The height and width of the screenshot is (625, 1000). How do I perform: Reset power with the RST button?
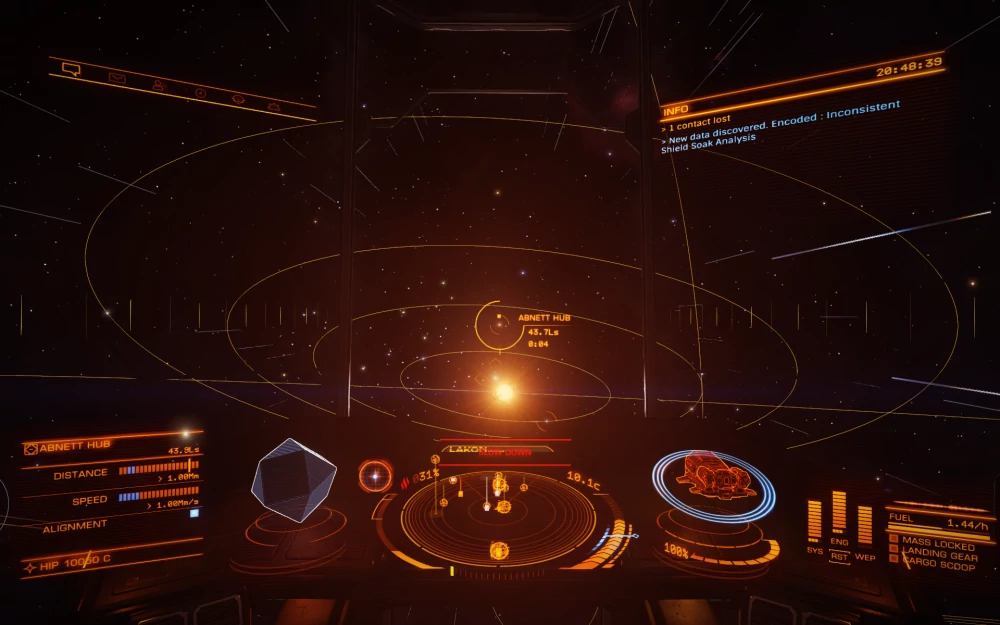click(x=839, y=556)
